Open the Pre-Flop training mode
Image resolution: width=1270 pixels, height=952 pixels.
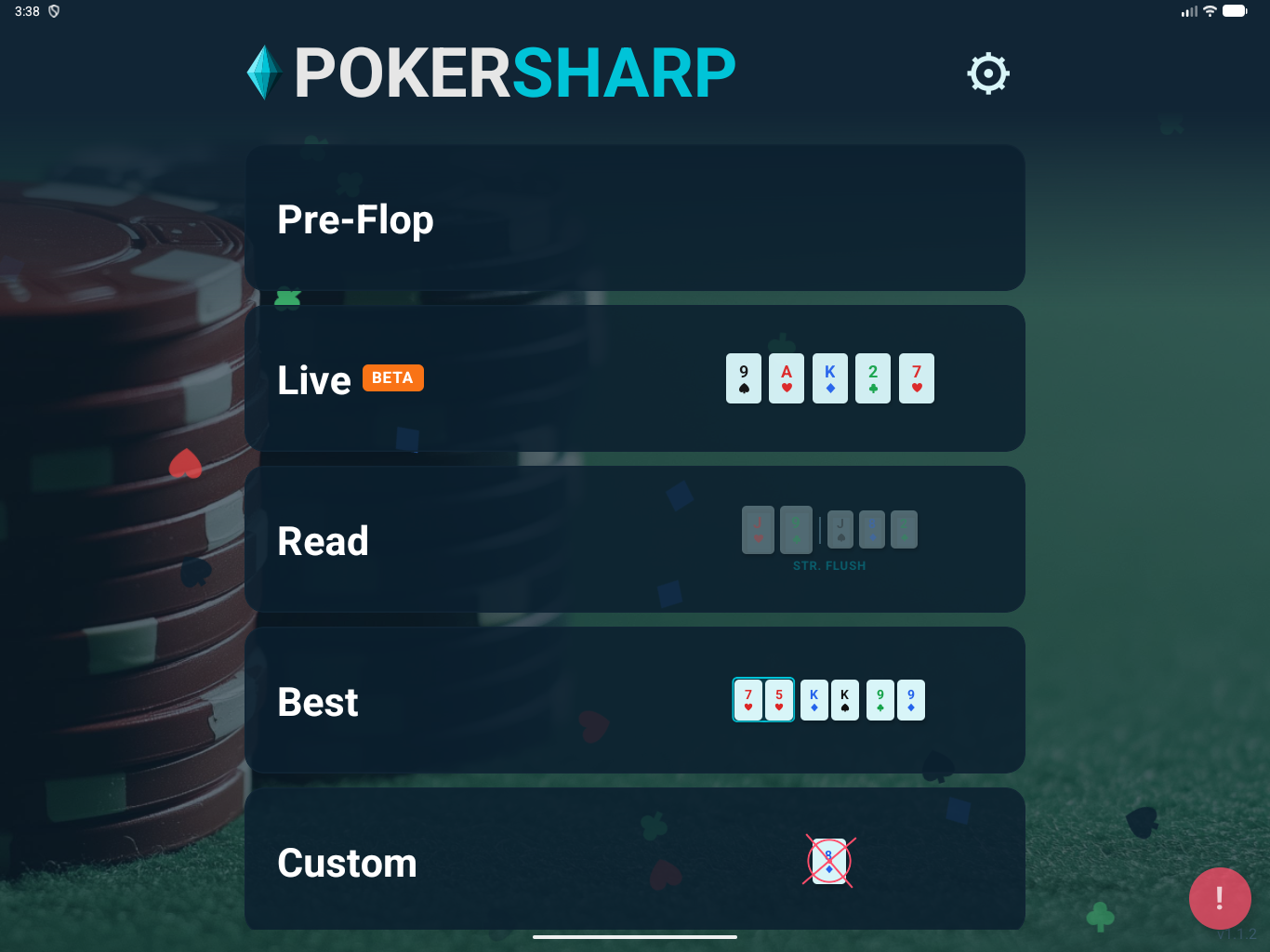tap(634, 218)
